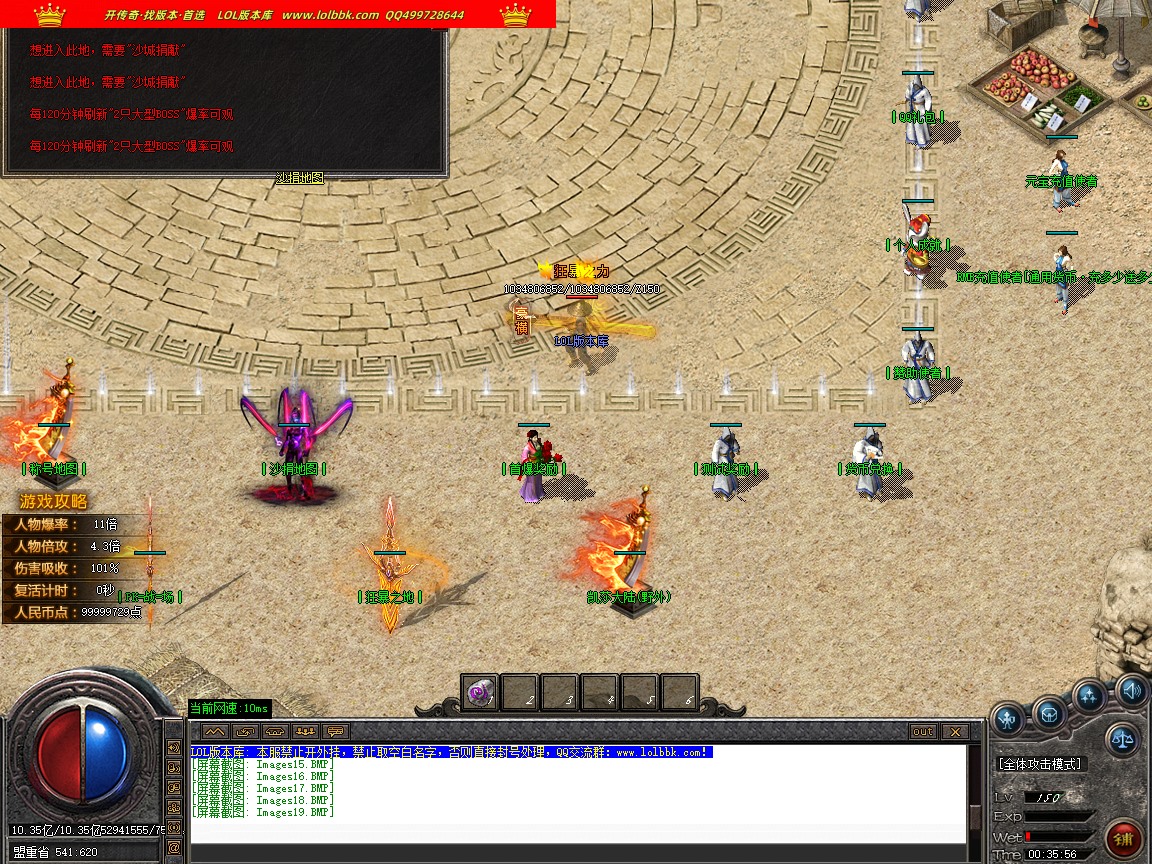Click the chat scrollbar thumb
1152x864 pixels.
975,817
